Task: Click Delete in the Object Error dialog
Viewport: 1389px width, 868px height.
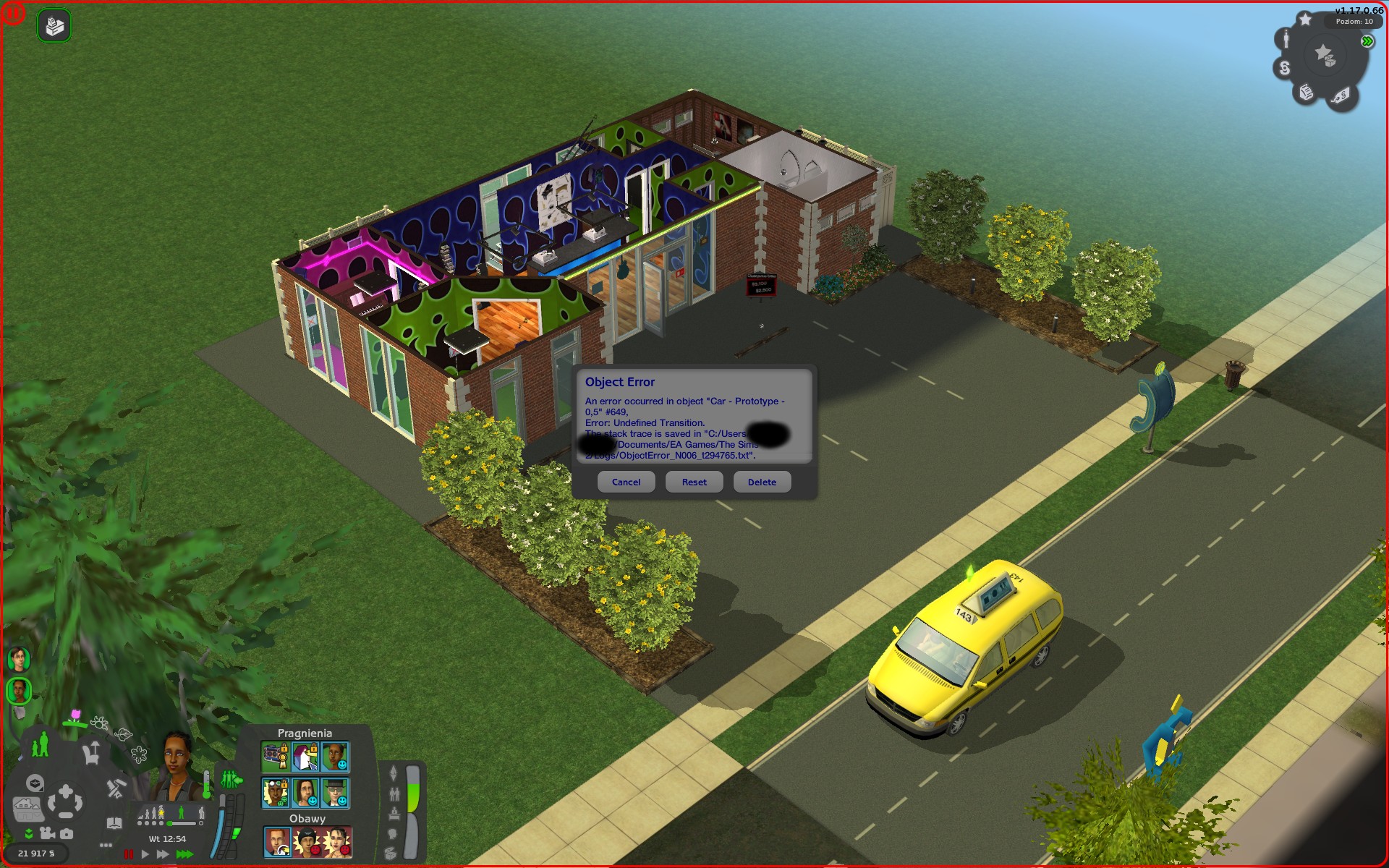Action: (x=761, y=482)
